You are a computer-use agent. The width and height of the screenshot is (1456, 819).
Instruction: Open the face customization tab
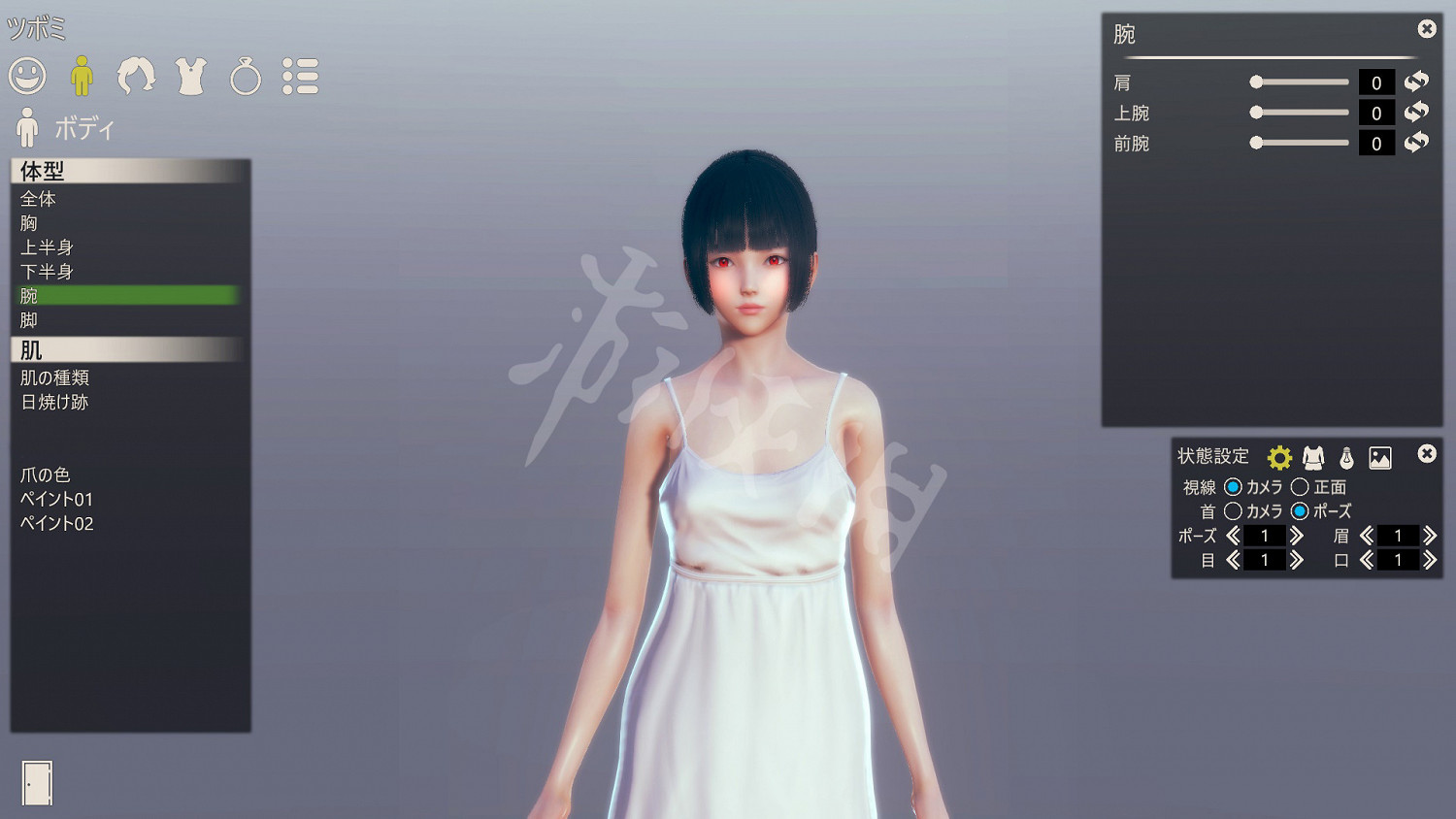click(x=26, y=77)
